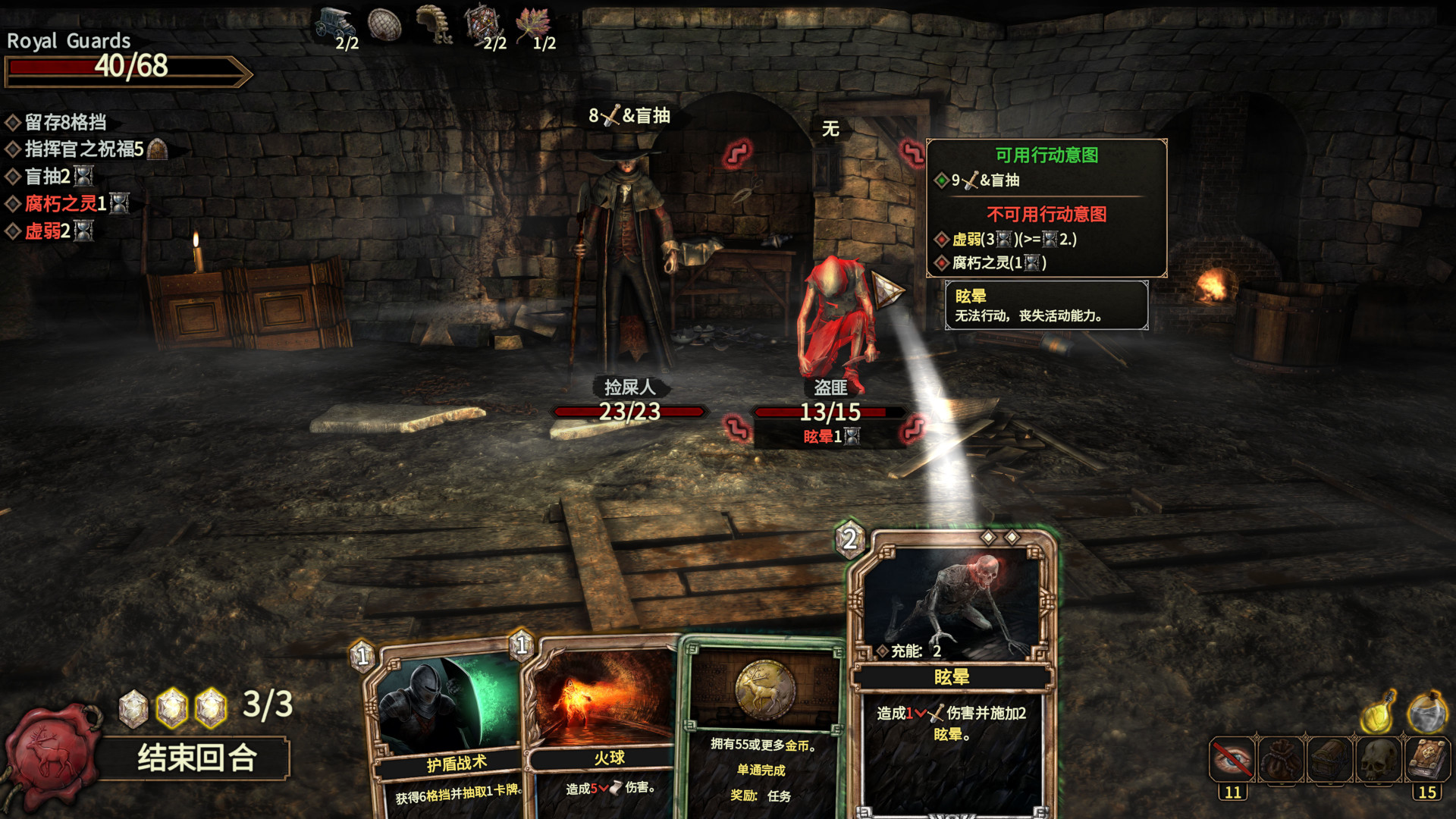
Task: Inspect the caged king card relic
Action: (x=482, y=24)
